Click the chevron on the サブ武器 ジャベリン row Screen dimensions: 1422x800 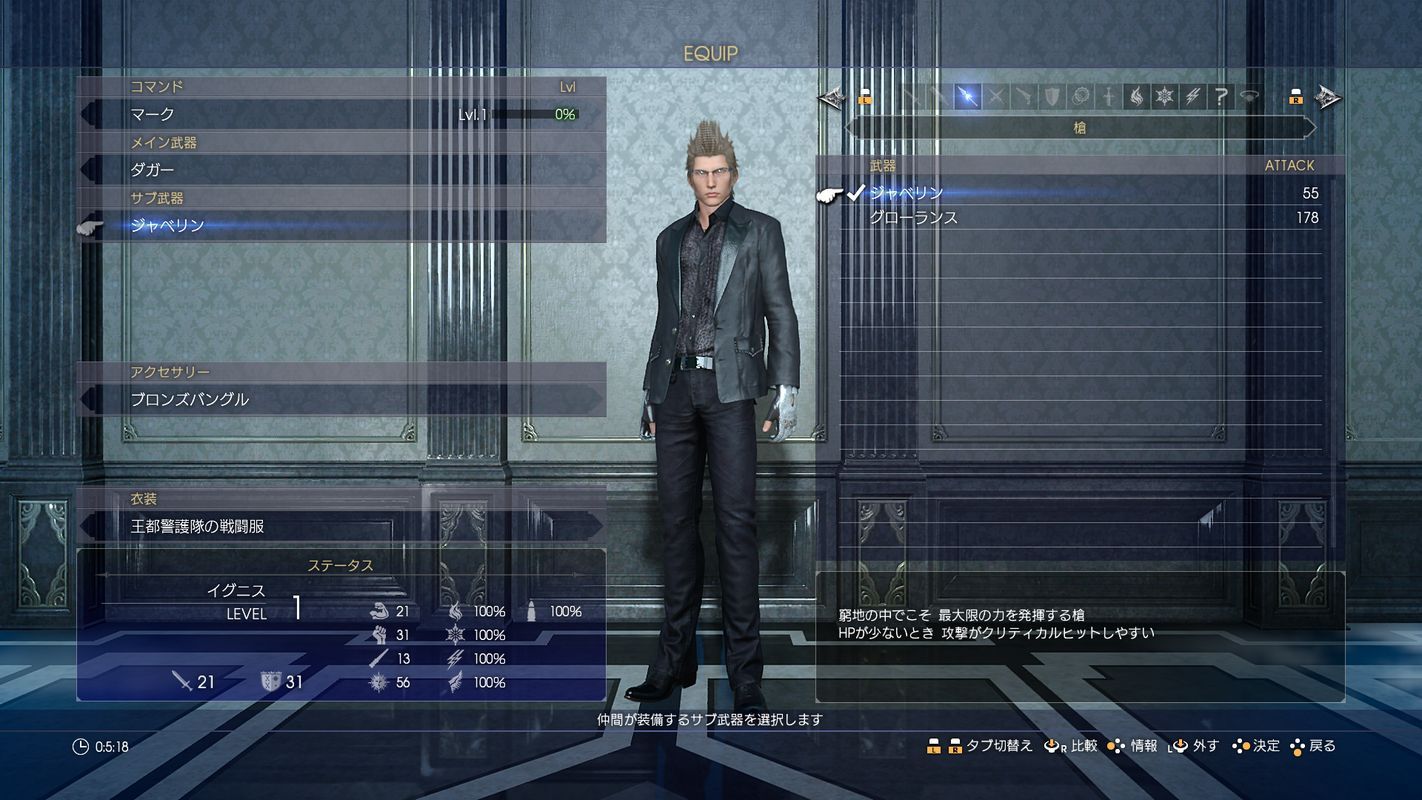pos(88,226)
